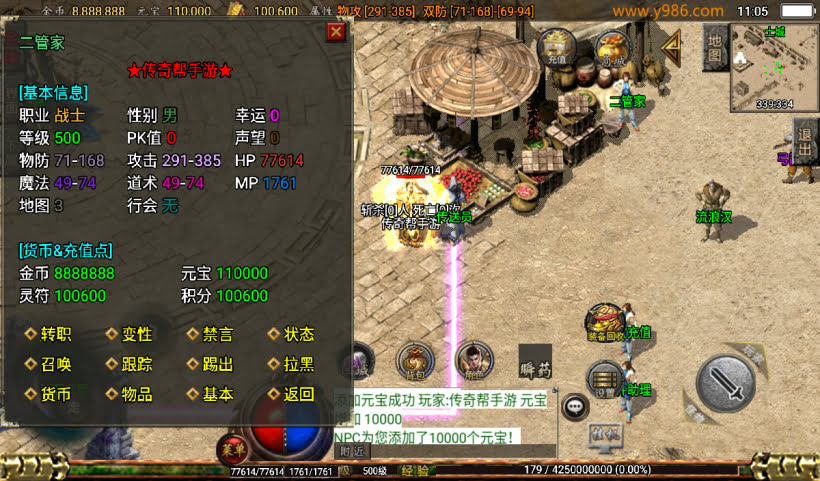Choose 禁言 to mute the player
The image size is (820, 481).
(x=217, y=334)
